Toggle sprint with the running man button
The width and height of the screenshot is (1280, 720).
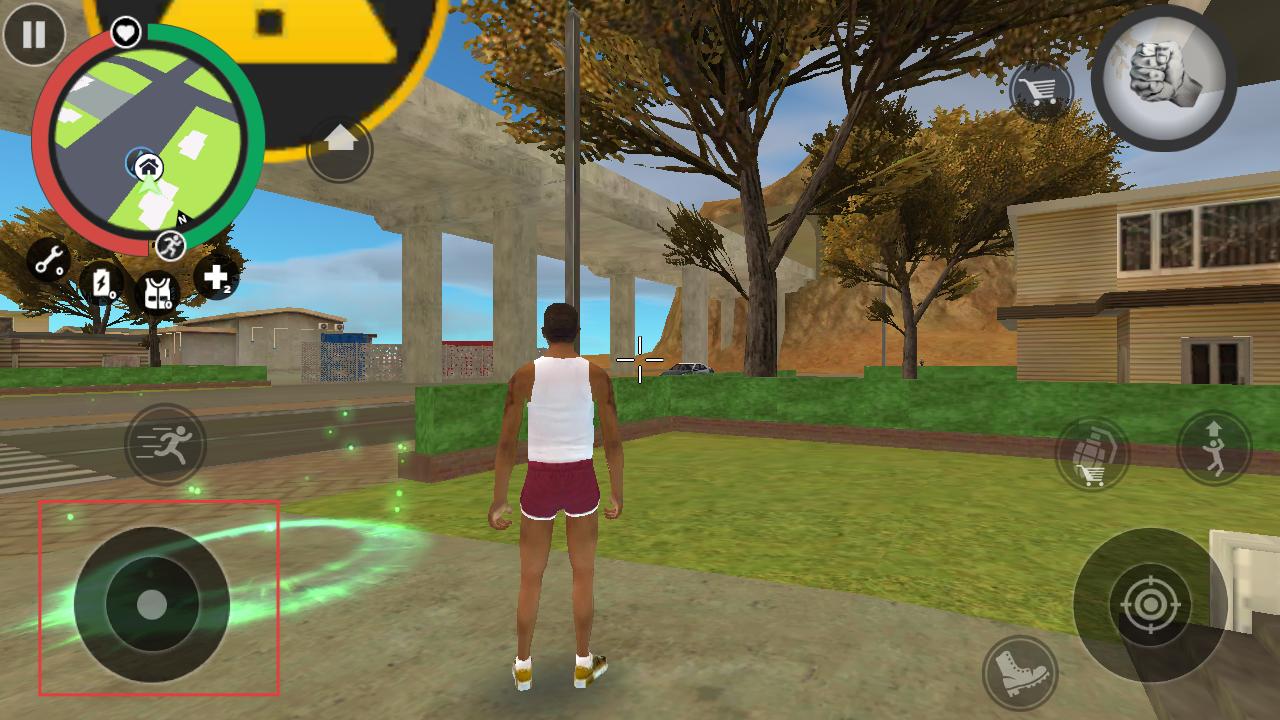165,445
